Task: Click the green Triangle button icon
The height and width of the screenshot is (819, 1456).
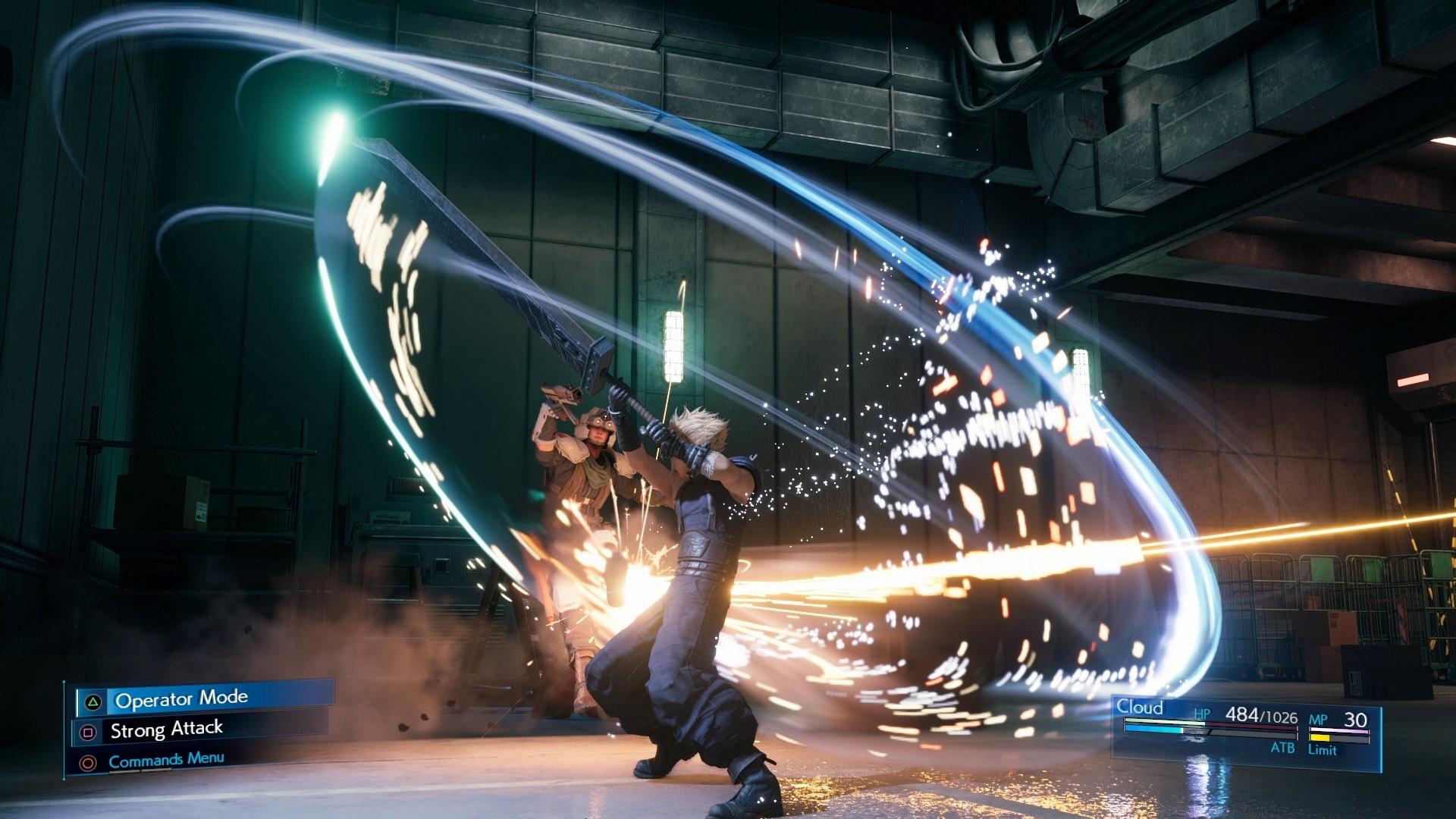Action: [93, 703]
